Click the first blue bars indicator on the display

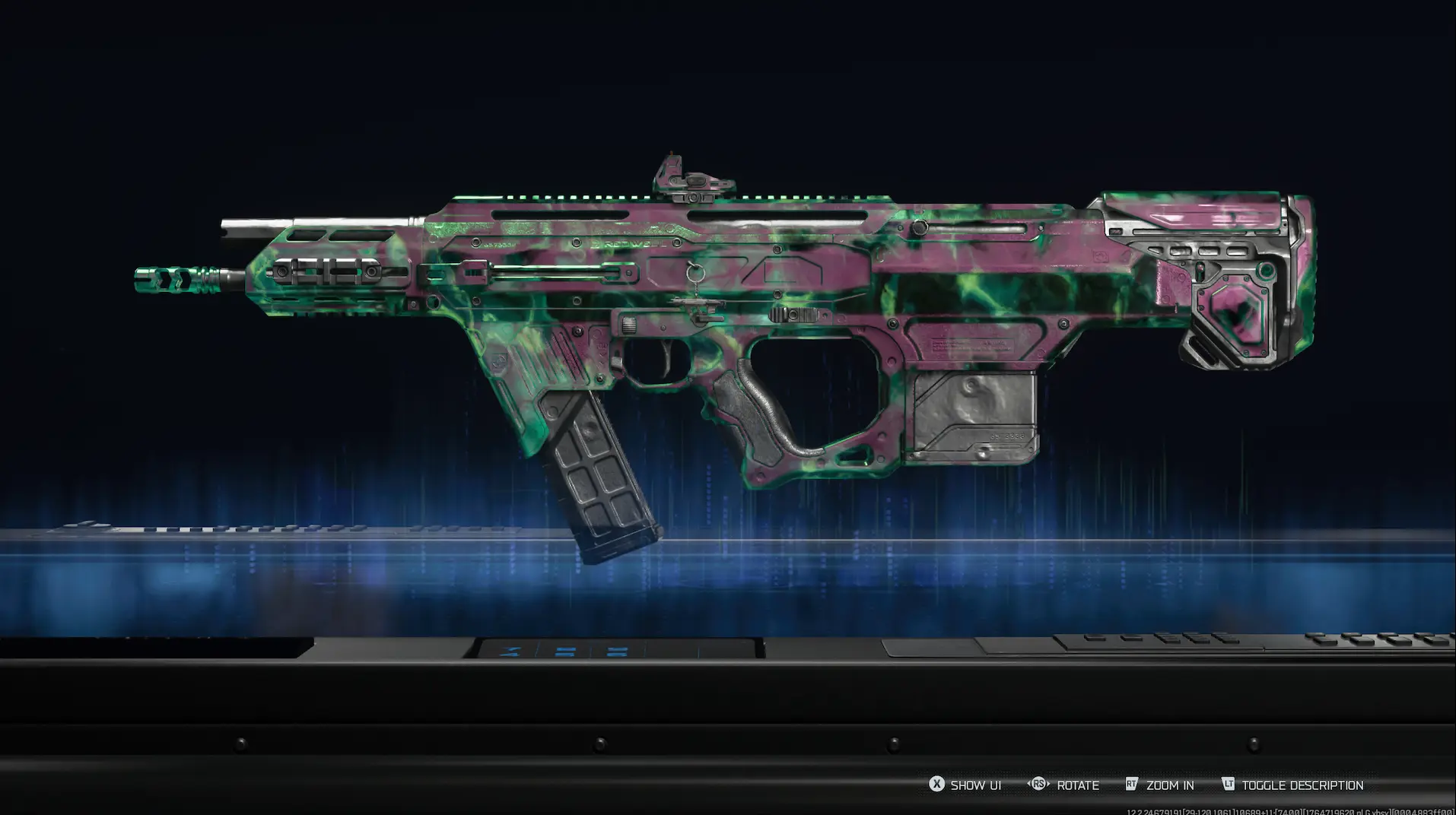[565, 650]
